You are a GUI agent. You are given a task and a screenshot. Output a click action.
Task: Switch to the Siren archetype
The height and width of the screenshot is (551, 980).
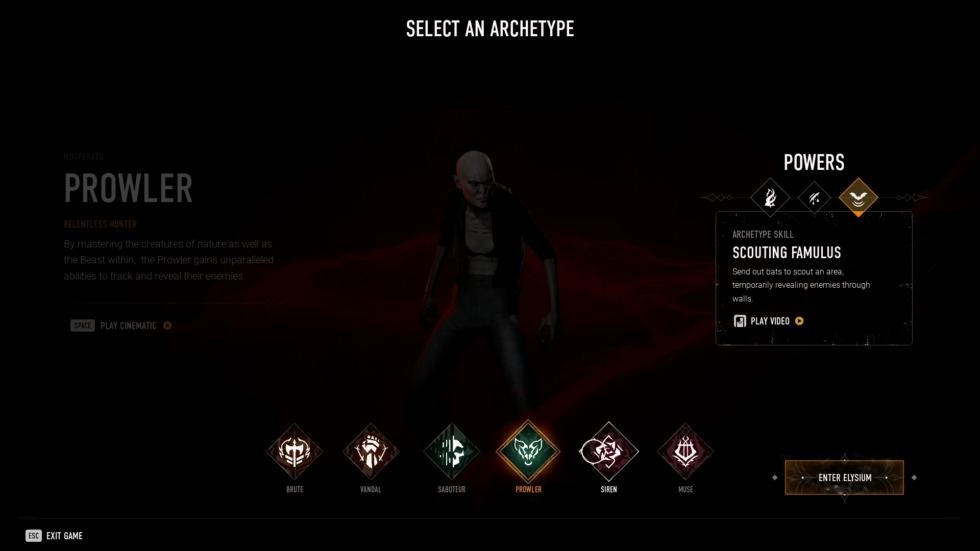tap(609, 452)
